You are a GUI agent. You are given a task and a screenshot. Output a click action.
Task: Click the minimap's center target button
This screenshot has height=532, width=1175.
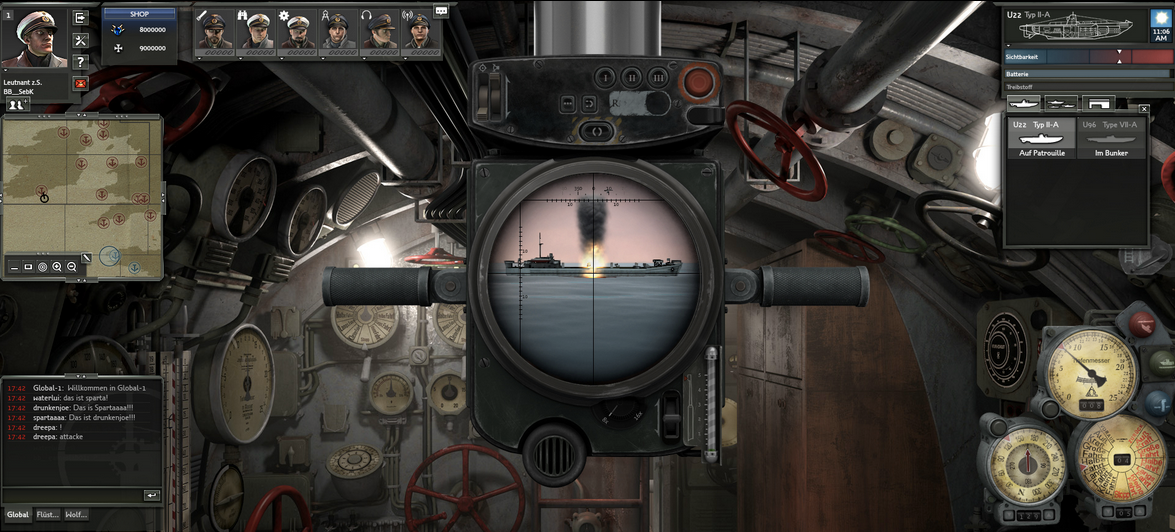tap(42, 267)
